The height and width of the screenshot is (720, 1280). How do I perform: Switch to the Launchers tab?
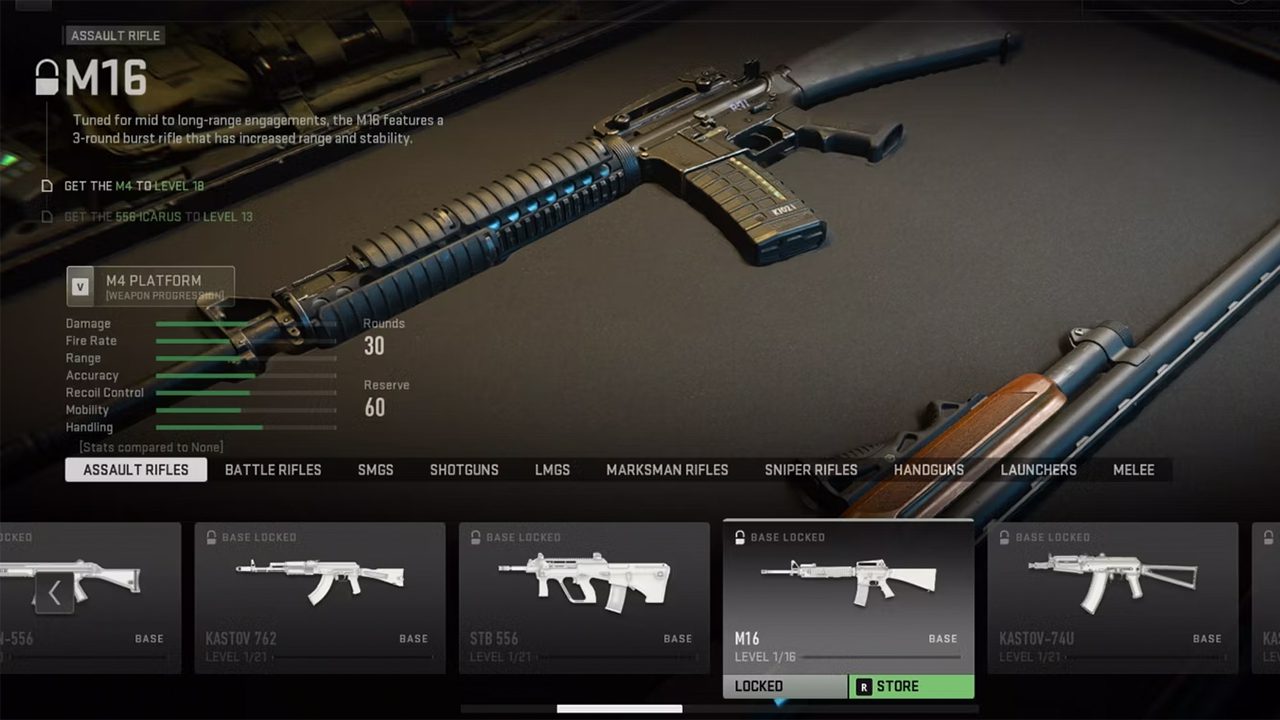click(1039, 470)
